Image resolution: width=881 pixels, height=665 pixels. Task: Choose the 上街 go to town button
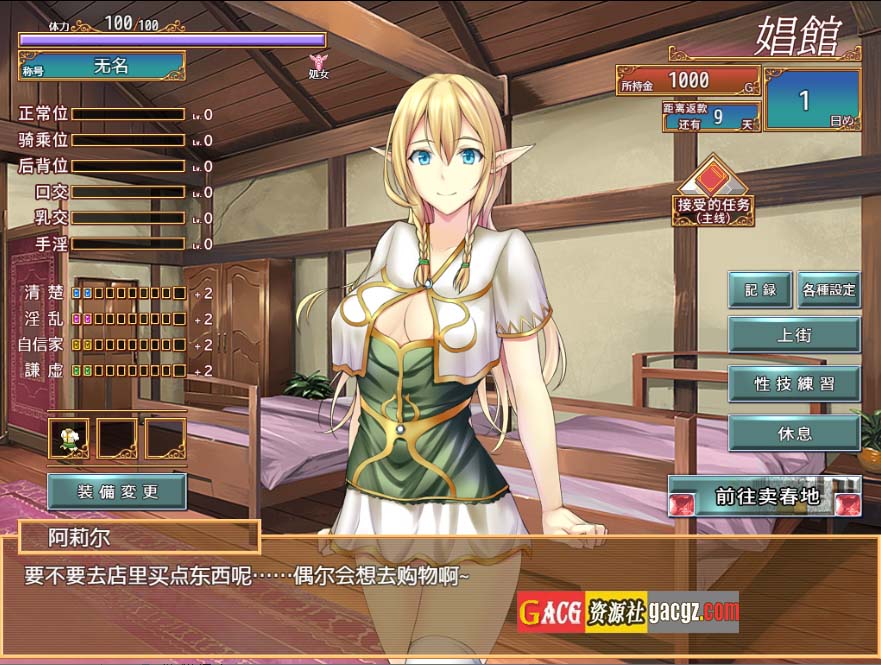click(x=794, y=335)
